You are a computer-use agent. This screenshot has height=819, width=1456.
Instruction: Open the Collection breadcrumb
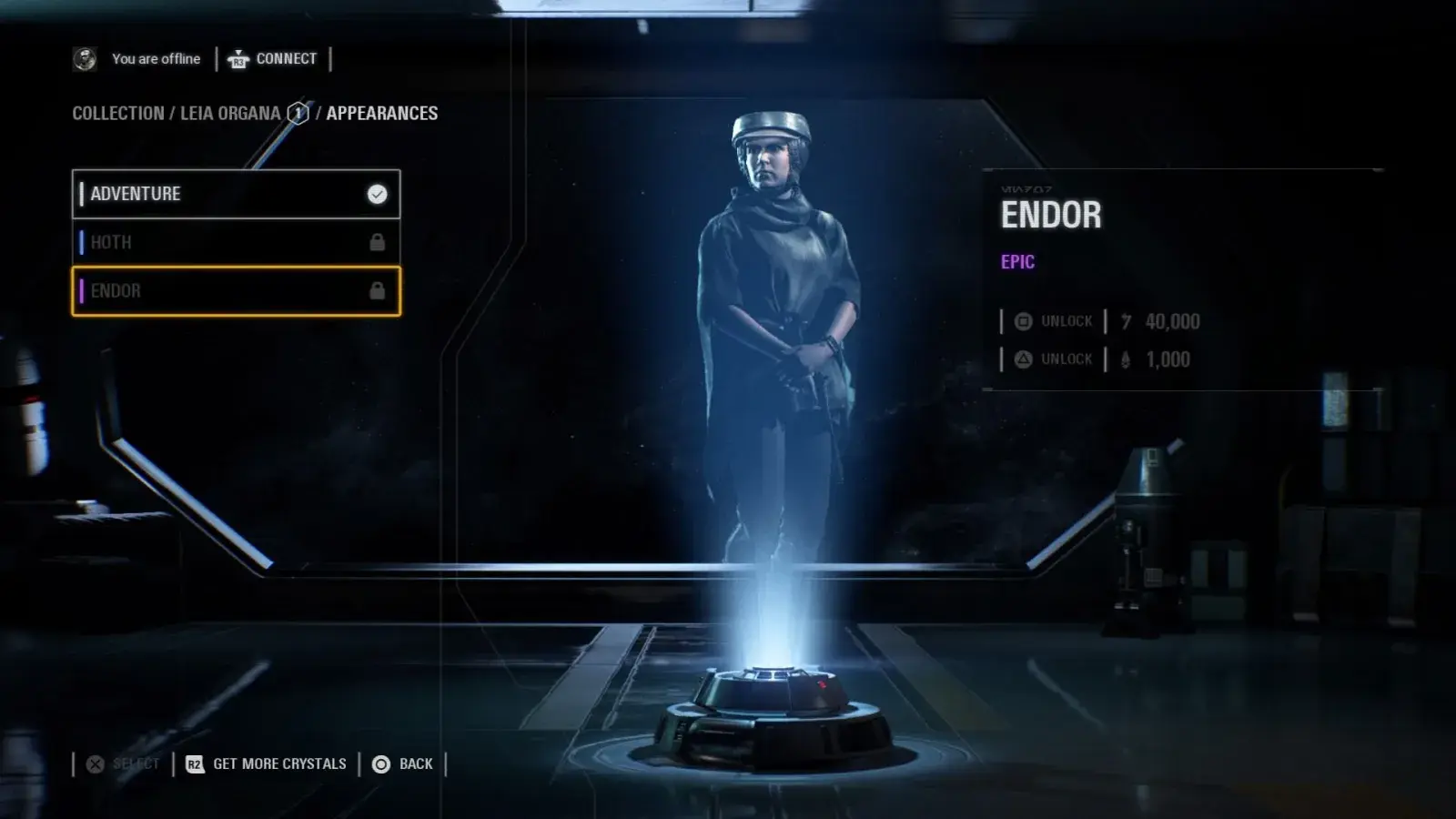tap(118, 114)
